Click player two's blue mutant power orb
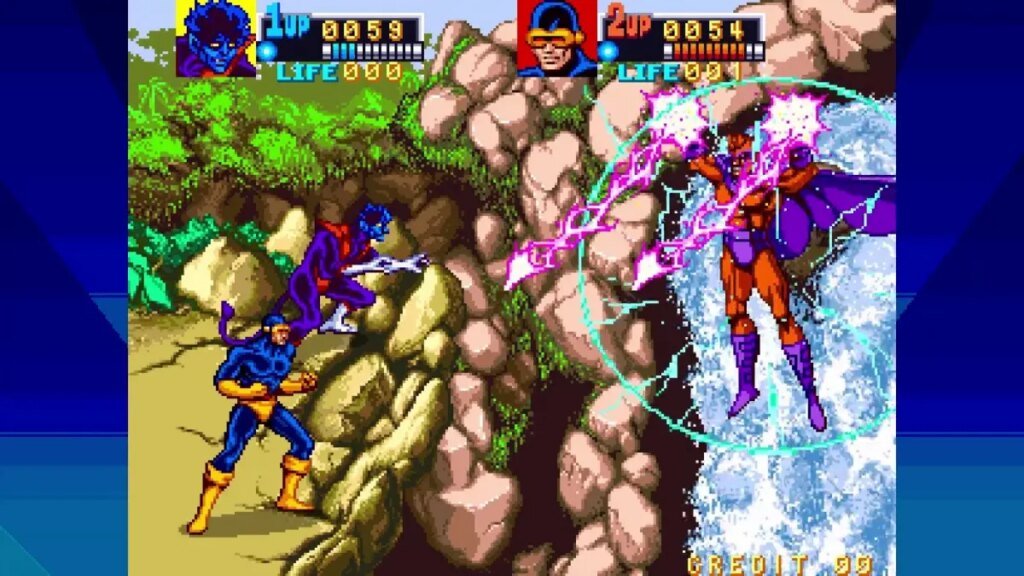 tap(607, 51)
